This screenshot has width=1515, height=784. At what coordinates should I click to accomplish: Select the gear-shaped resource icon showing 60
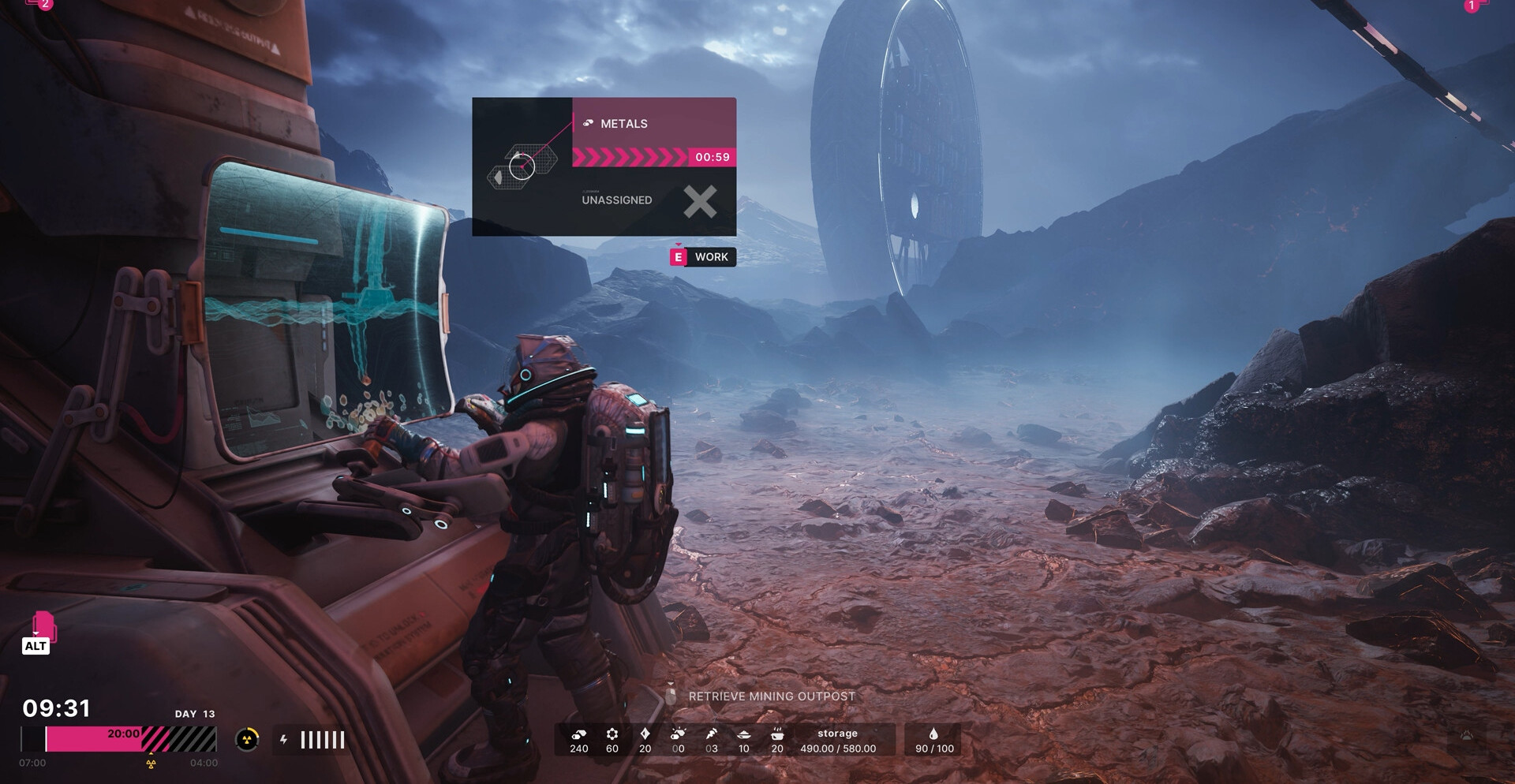[612, 734]
